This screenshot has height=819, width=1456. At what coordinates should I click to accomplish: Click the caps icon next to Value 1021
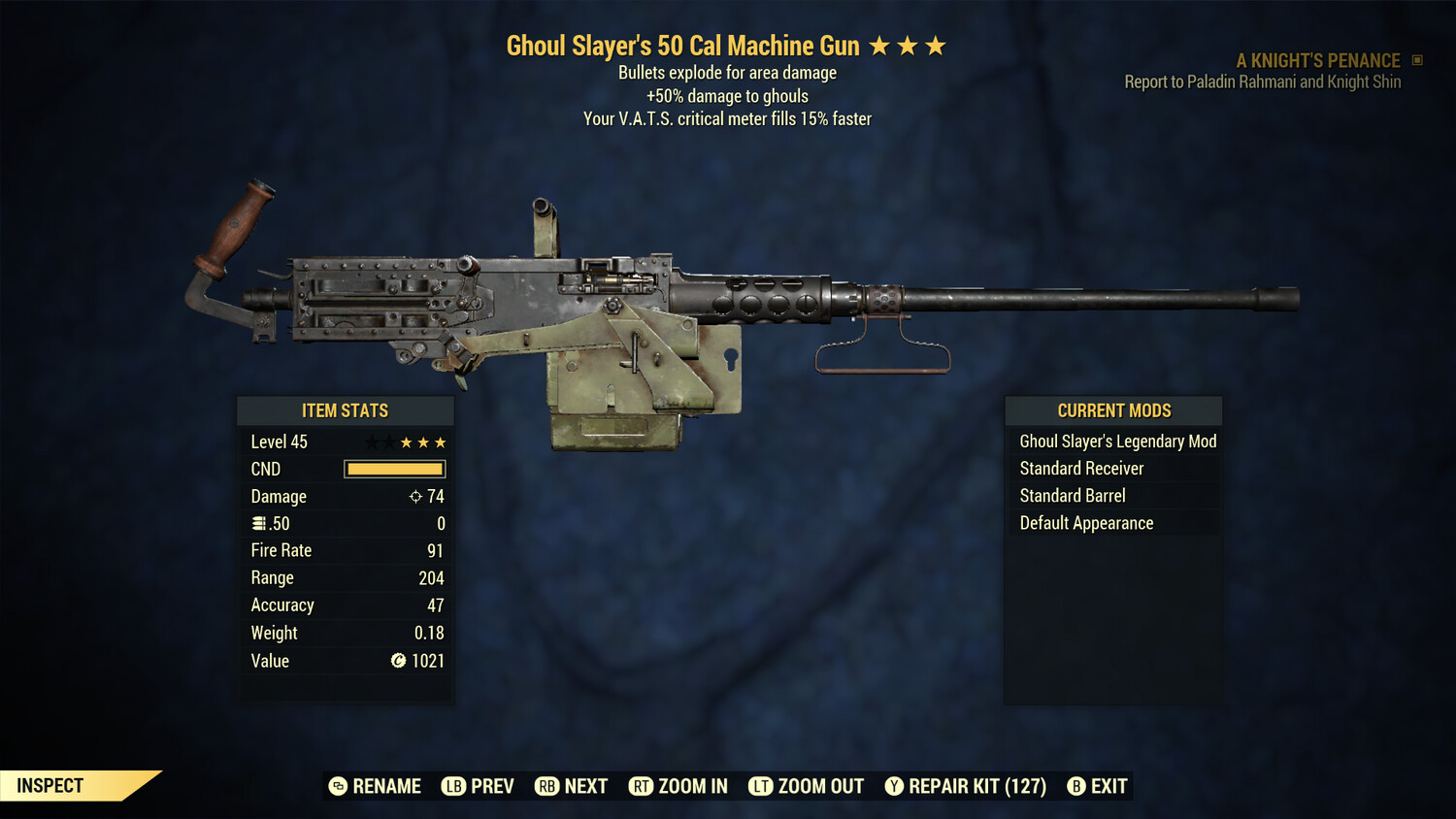click(397, 661)
